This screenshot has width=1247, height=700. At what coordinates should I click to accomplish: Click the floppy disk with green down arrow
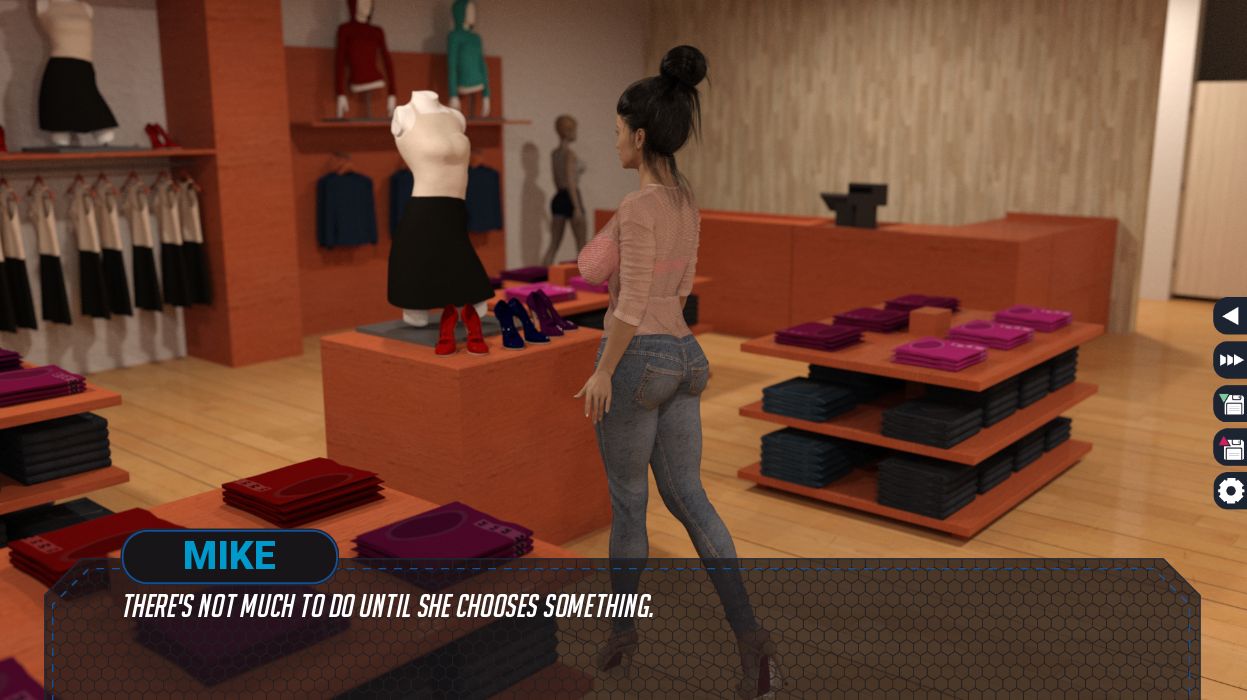(x=1231, y=404)
